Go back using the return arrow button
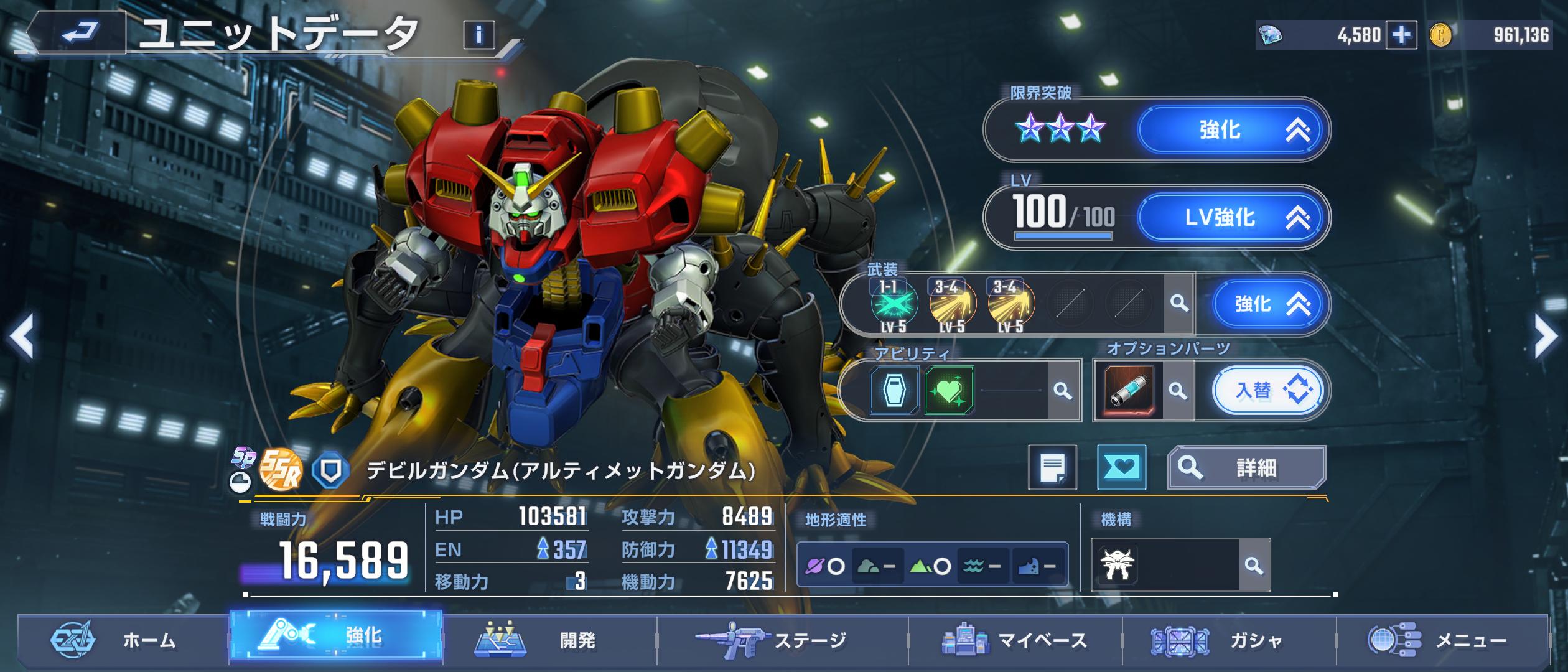This screenshot has width=1568, height=672. pos(80,33)
